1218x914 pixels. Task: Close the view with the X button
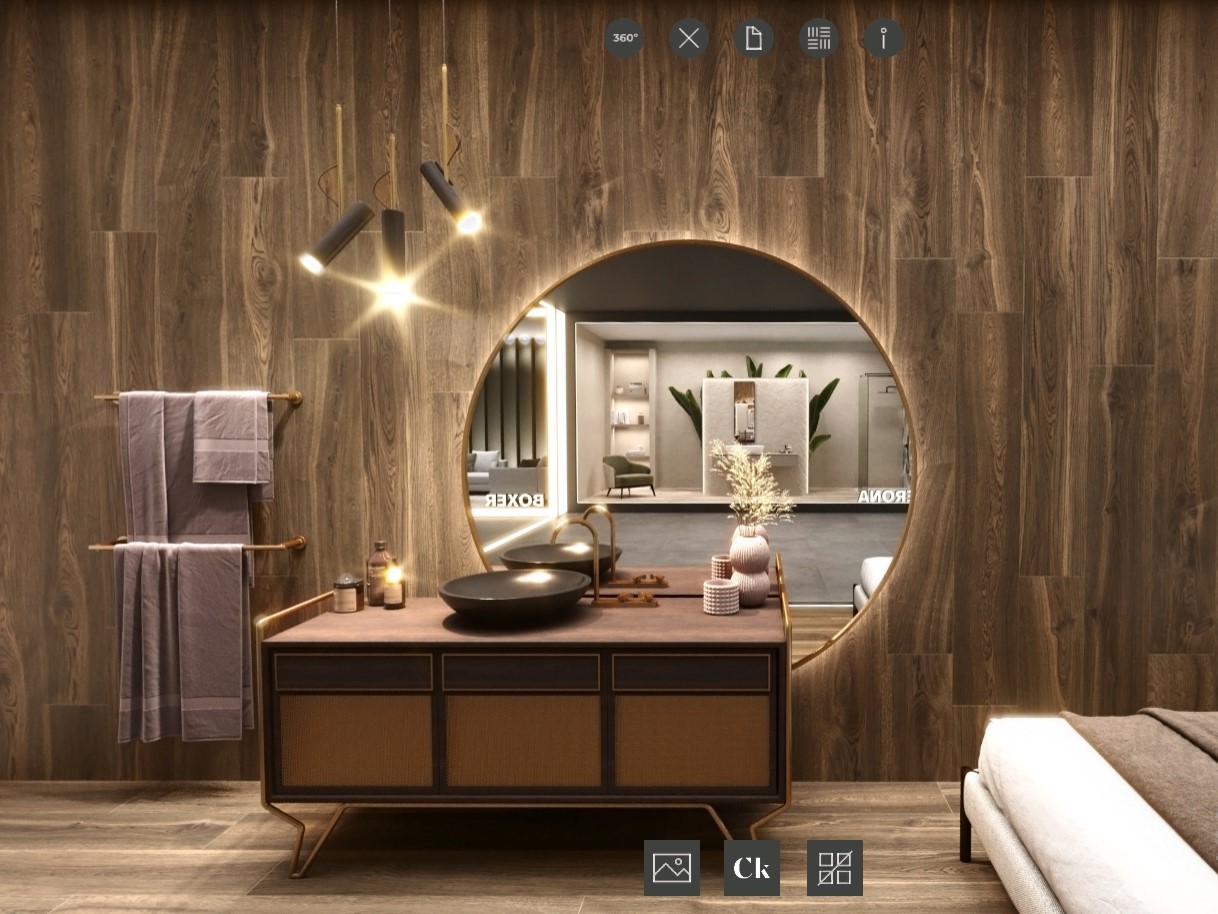click(689, 38)
